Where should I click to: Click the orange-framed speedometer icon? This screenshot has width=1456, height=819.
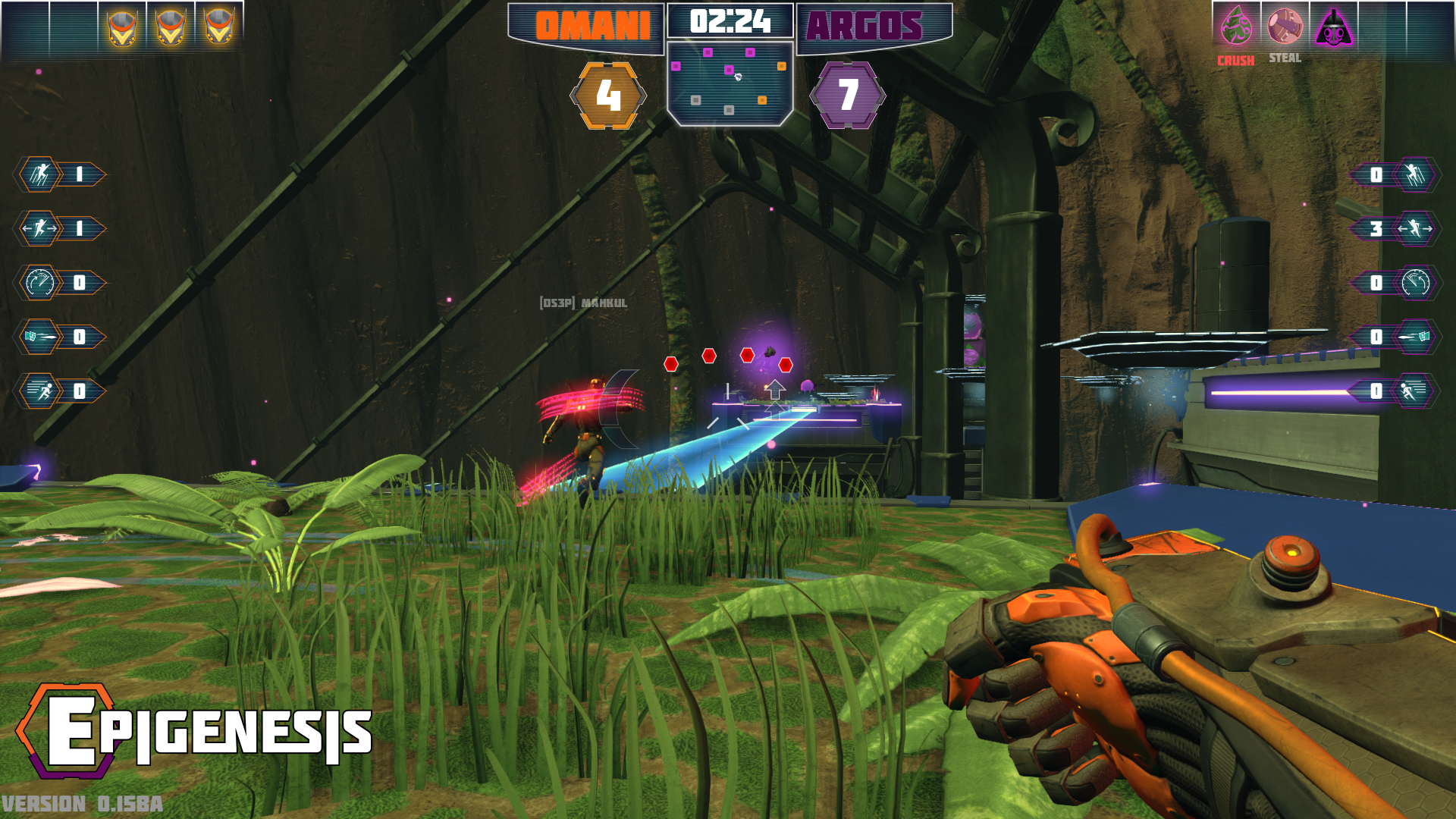[x=40, y=283]
